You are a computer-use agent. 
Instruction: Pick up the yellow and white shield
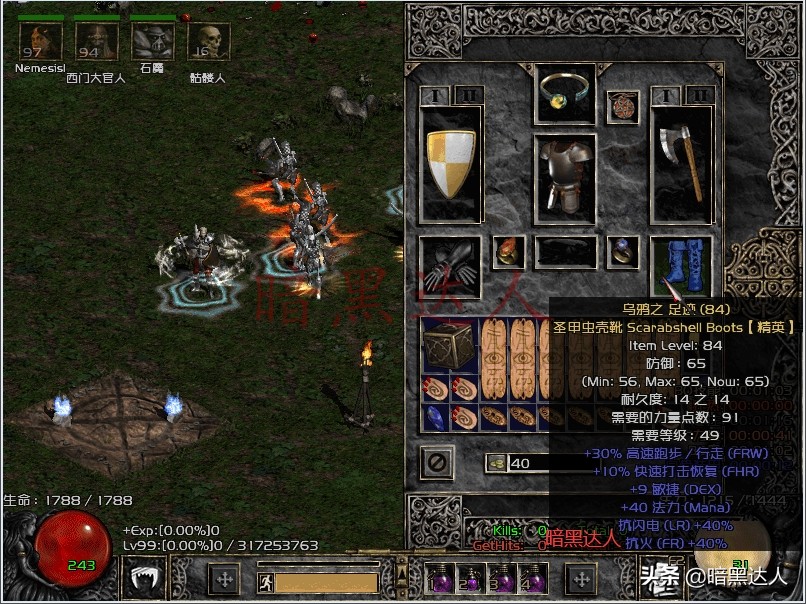pos(452,164)
